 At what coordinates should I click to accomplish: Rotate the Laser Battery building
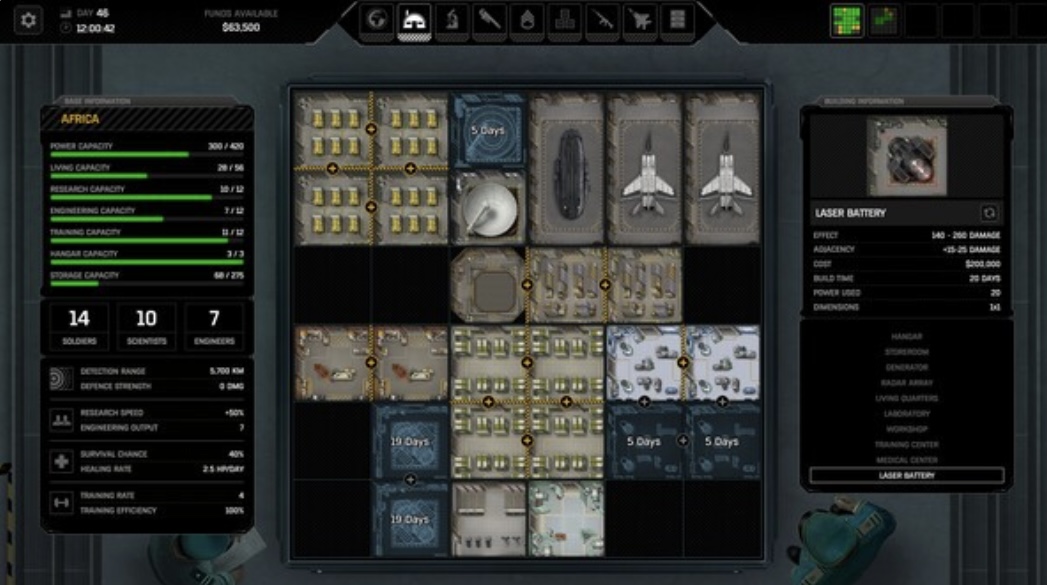[990, 213]
